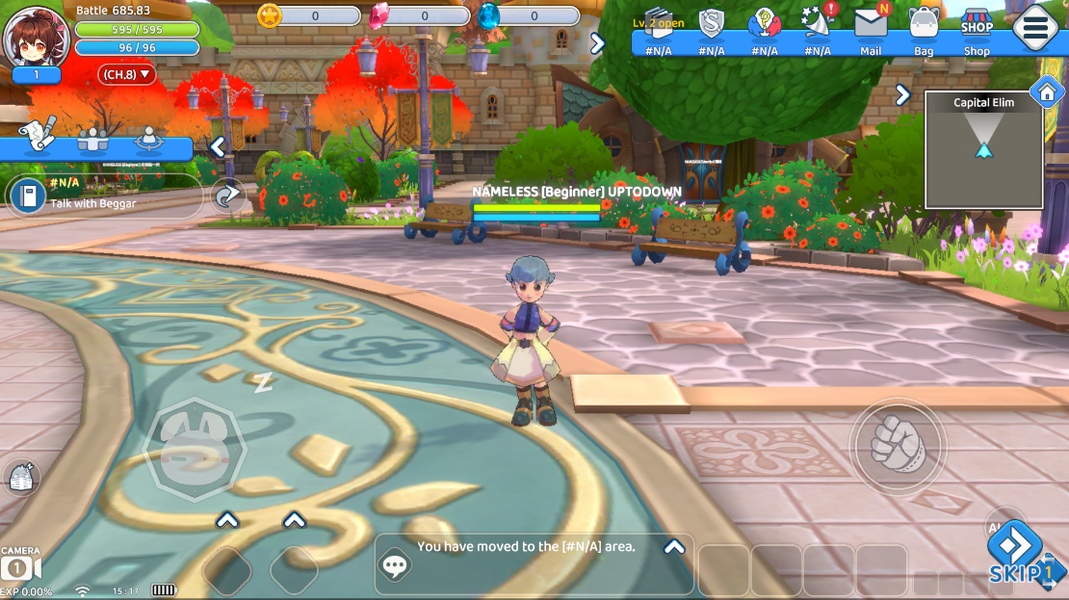Open the party confetti event icon
Viewport: 1069px width, 600px height.
[818, 22]
